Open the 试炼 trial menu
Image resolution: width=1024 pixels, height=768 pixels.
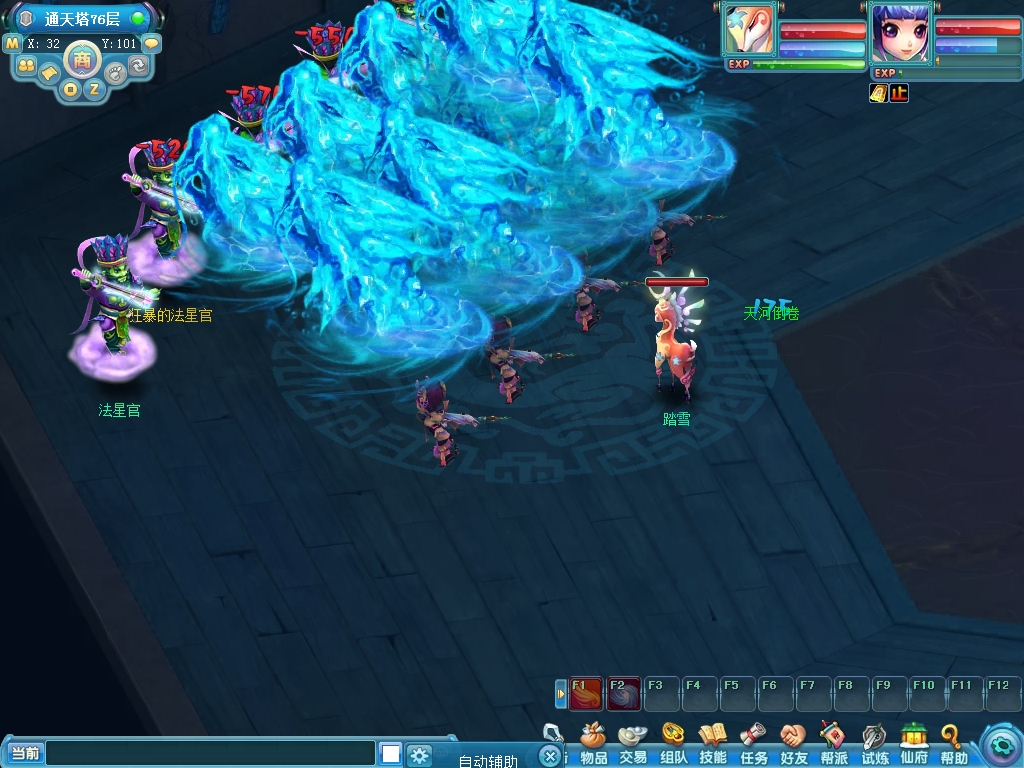coord(874,745)
